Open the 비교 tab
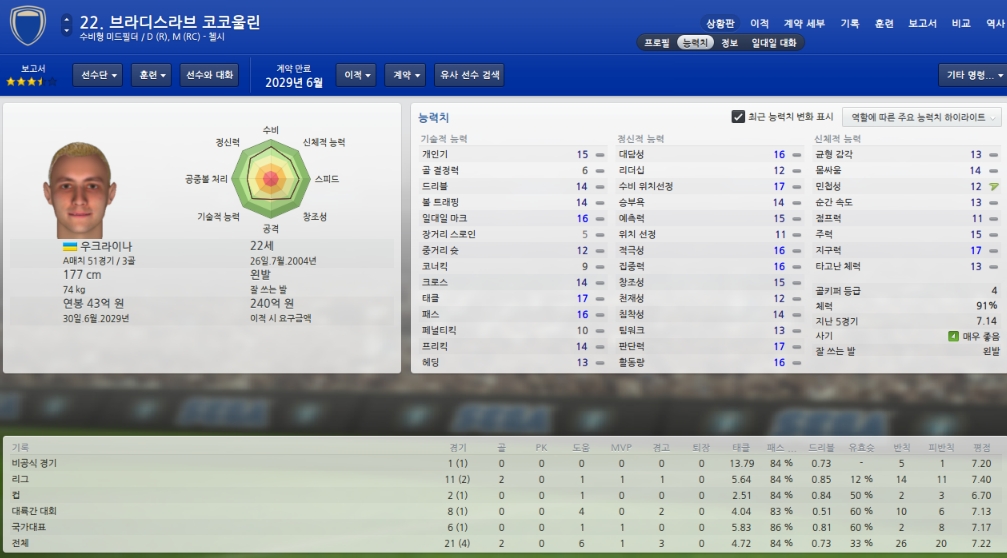The image size is (1007, 558). click(961, 23)
